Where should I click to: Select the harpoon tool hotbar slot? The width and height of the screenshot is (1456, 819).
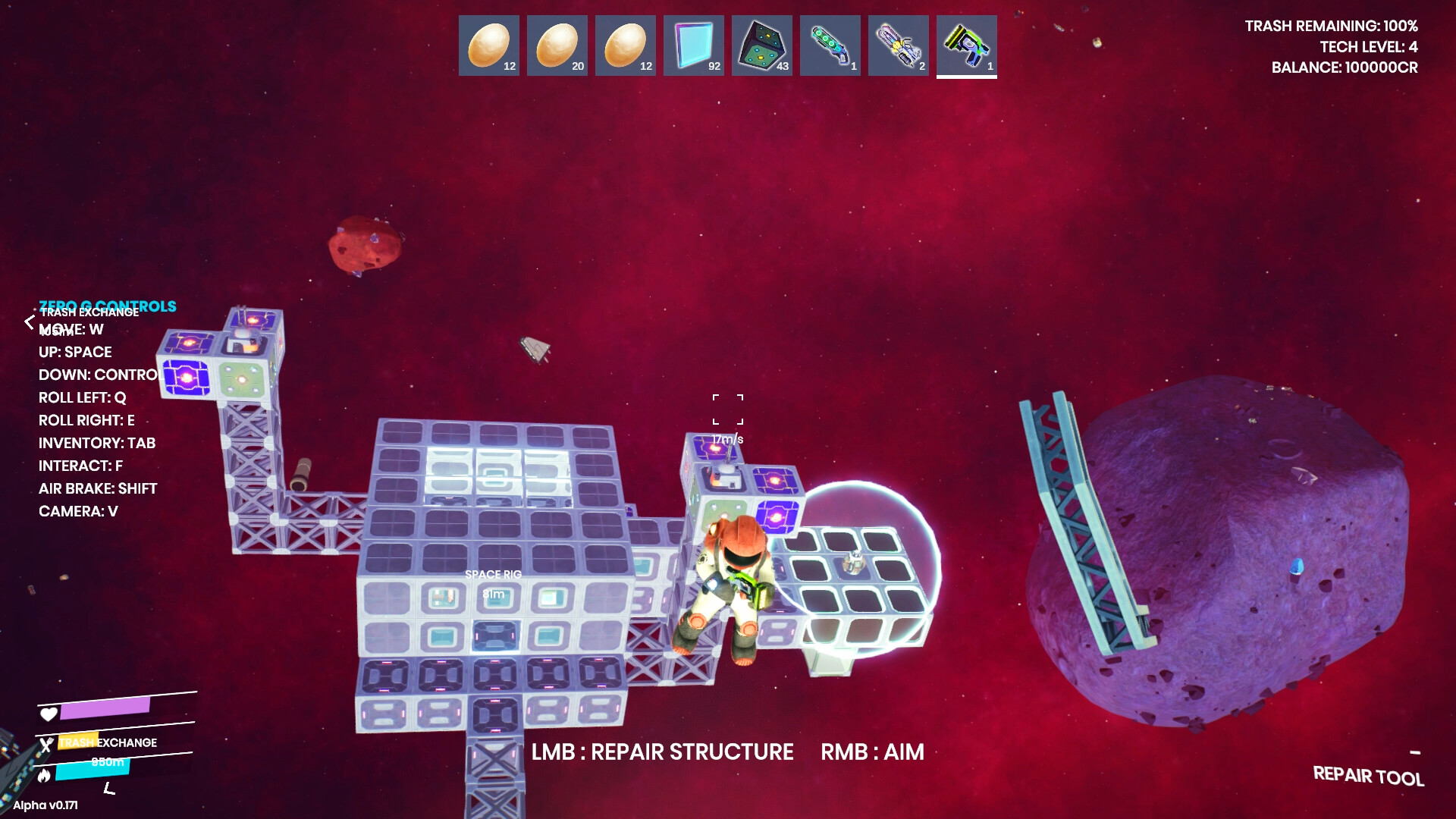898,45
